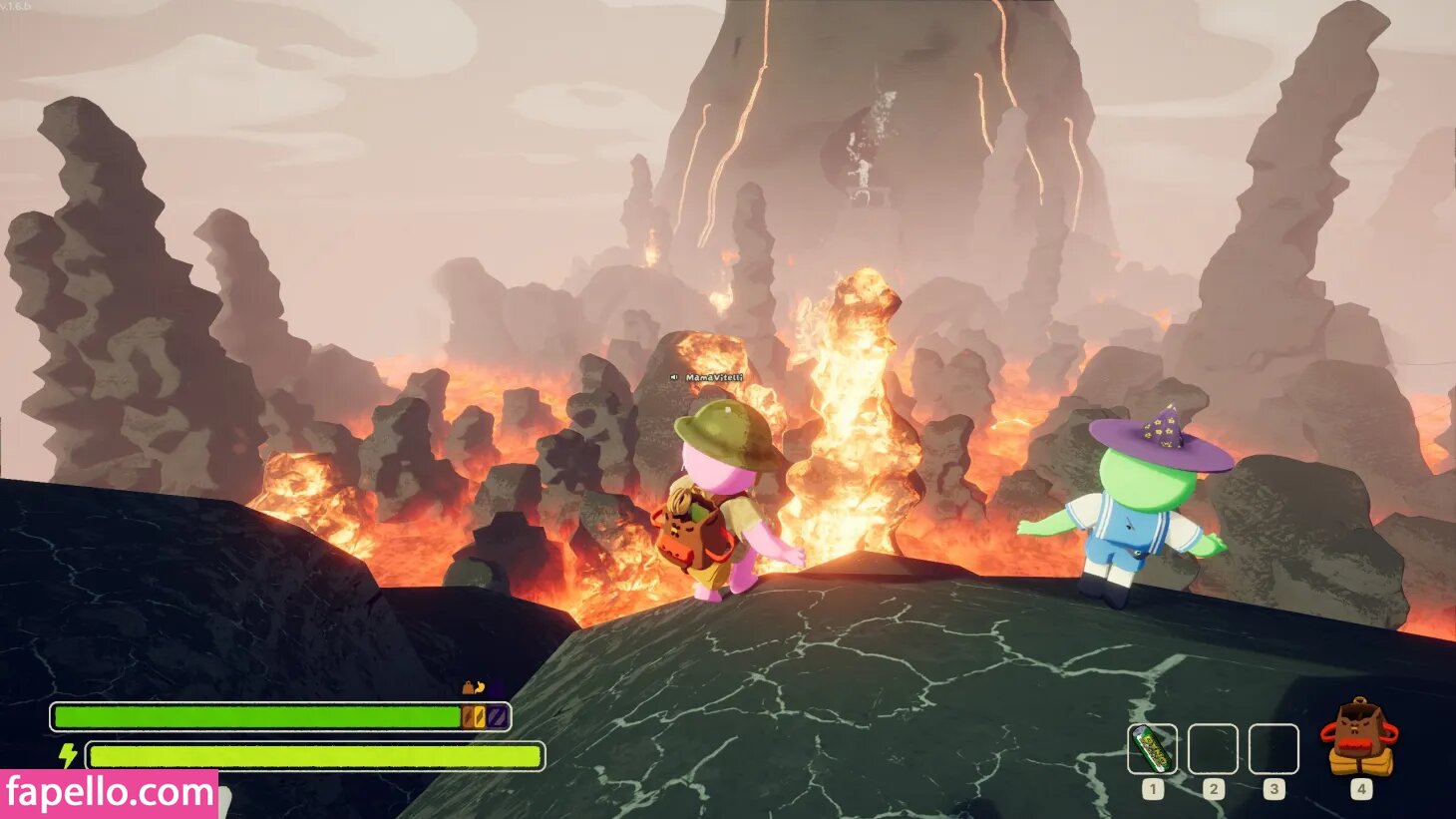Image resolution: width=1456 pixels, height=819 pixels.
Task: Click the fapello.com watermark link
Action: 109,794
